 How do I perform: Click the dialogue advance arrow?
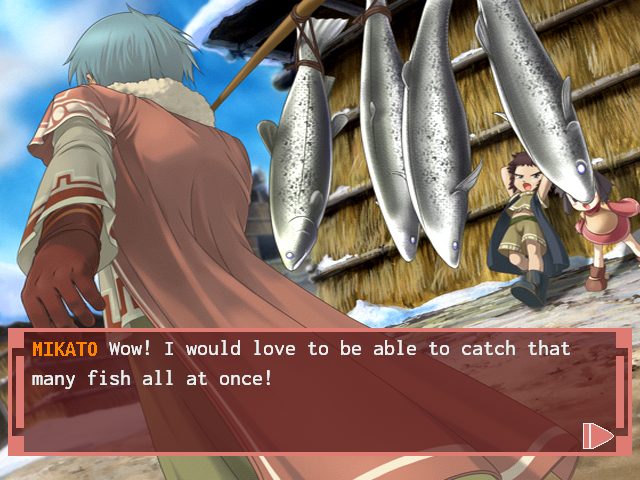597,434
